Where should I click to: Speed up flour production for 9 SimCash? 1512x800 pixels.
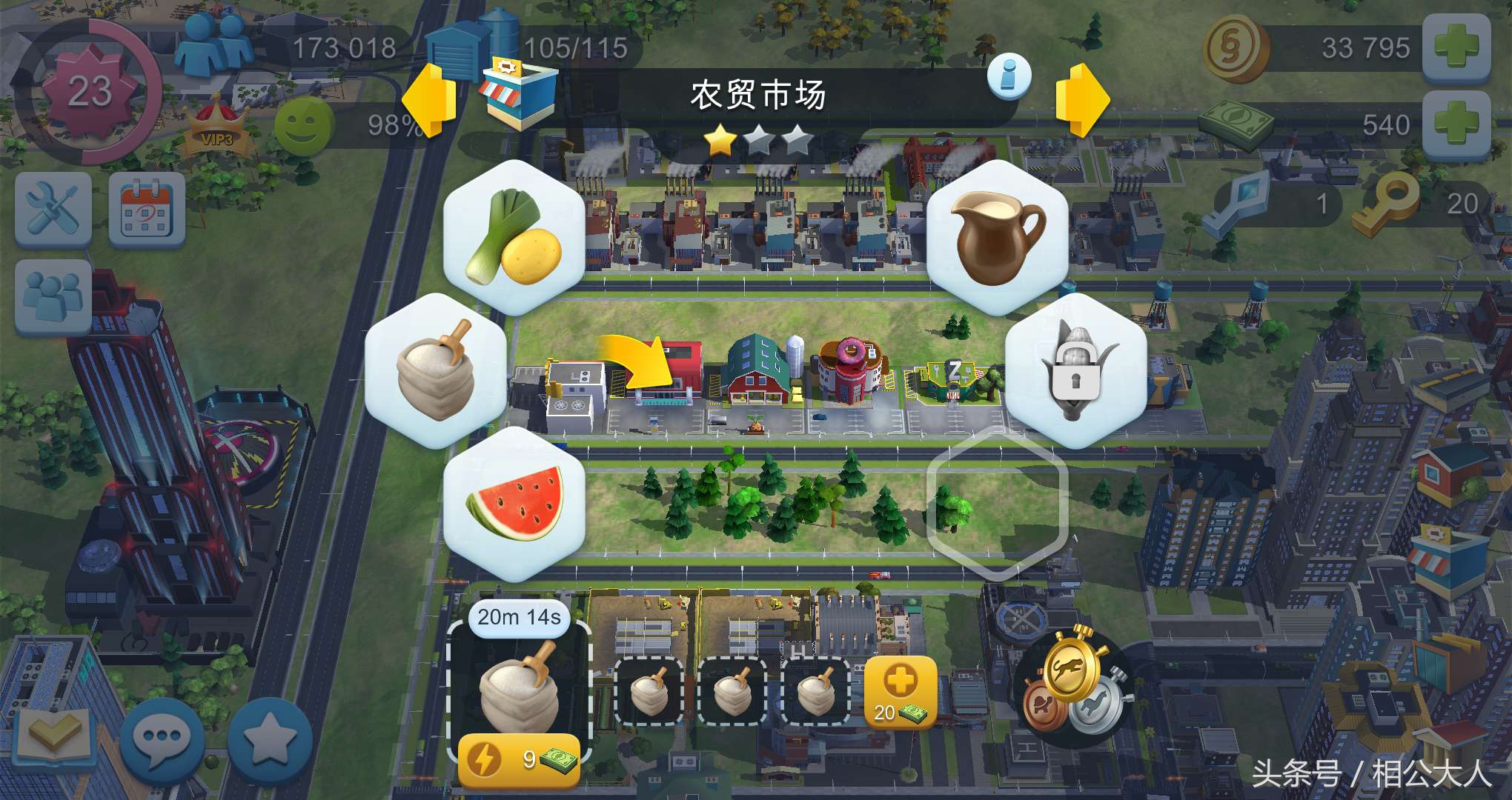click(x=519, y=756)
